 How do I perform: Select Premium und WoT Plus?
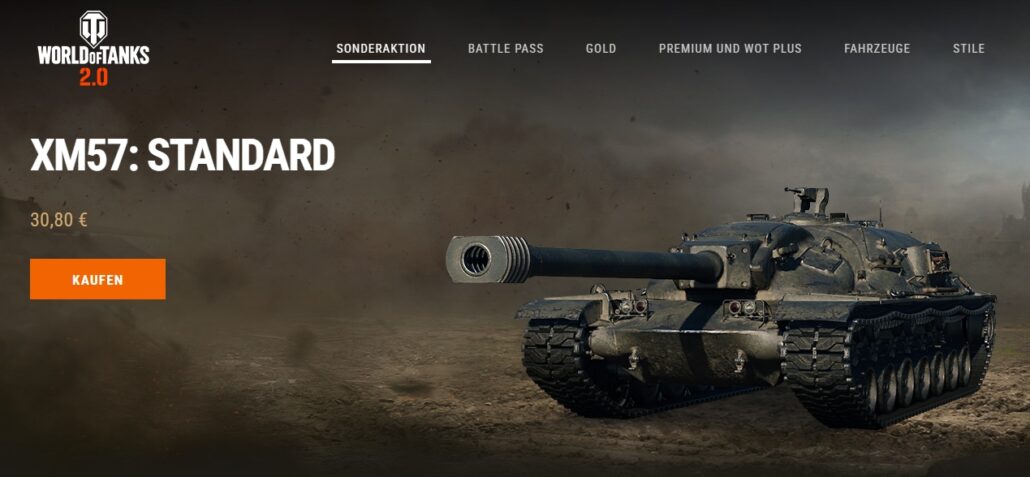click(730, 48)
